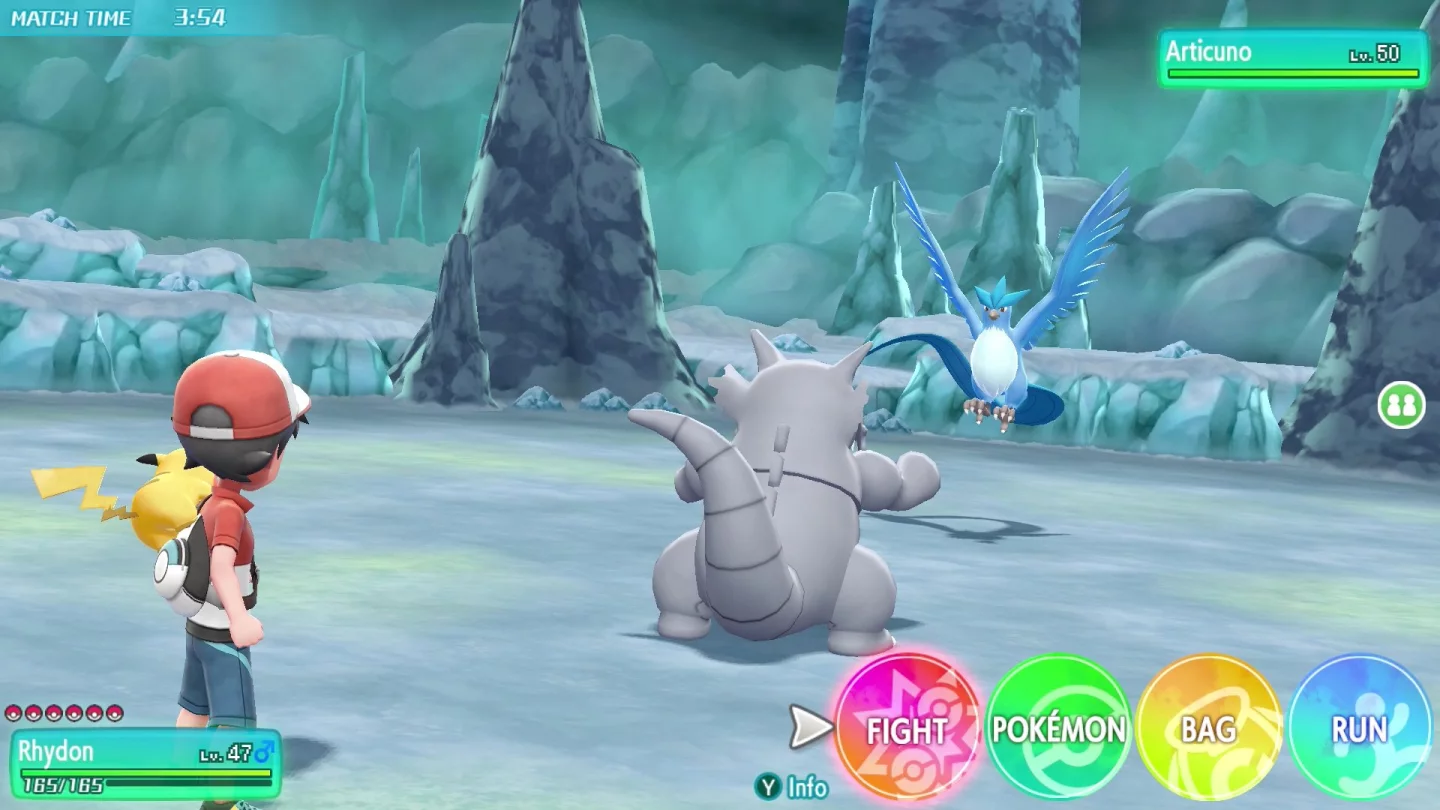Tap the green two-player support icon

tap(1401, 406)
